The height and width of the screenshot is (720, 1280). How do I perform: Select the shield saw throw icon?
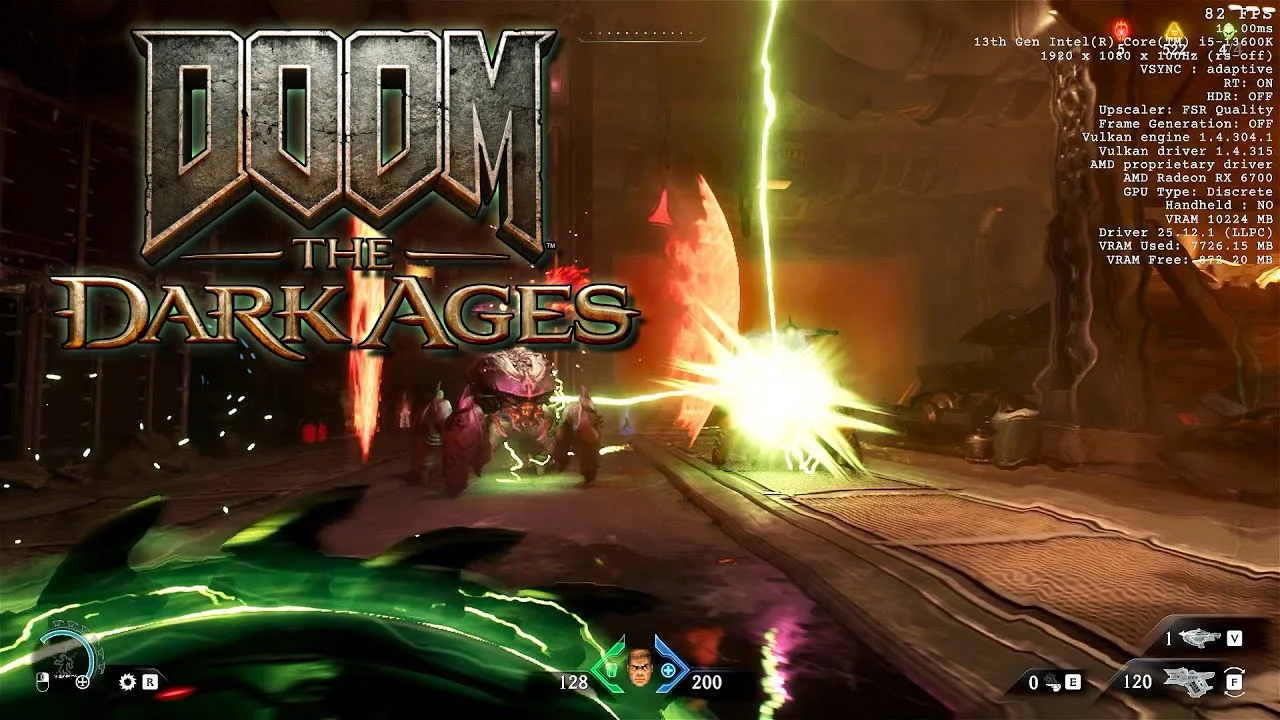tap(127, 682)
